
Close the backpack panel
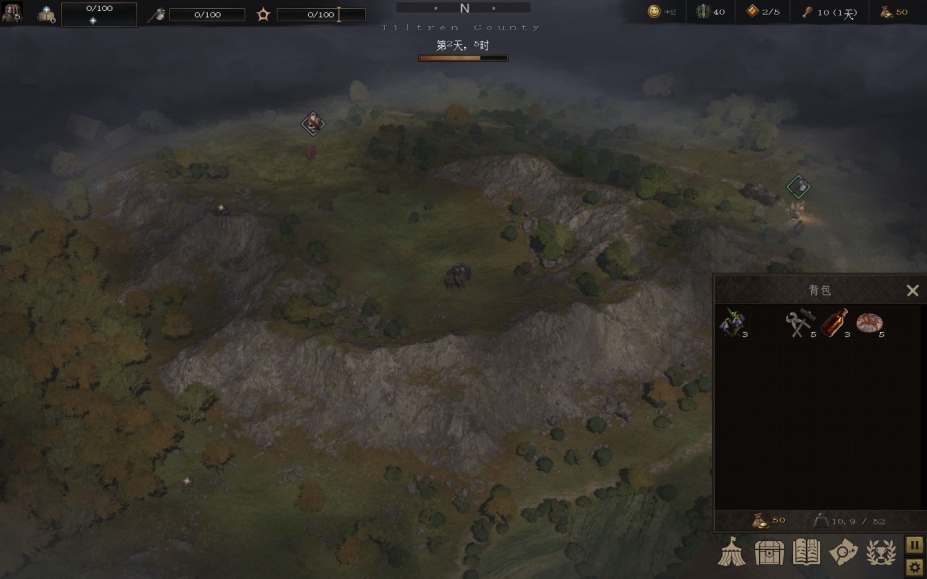[912, 291]
